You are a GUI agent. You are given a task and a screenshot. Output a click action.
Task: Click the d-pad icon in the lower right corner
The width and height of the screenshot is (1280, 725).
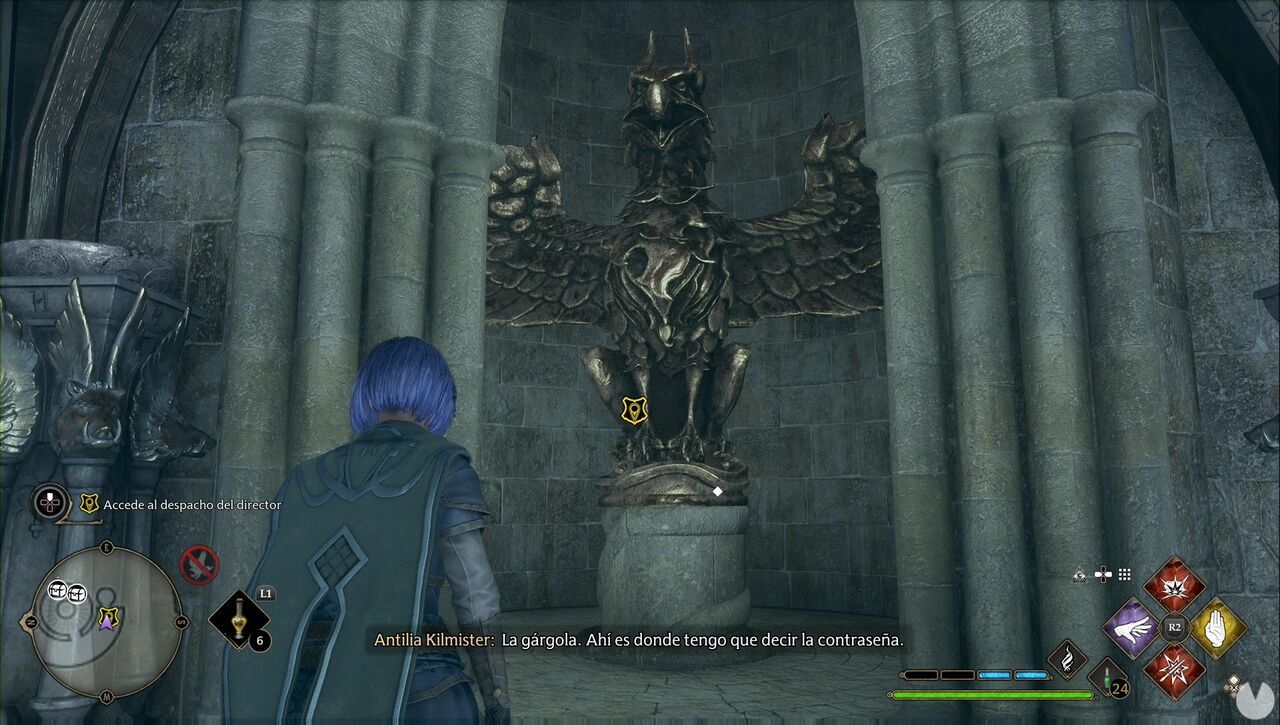coord(1233,687)
